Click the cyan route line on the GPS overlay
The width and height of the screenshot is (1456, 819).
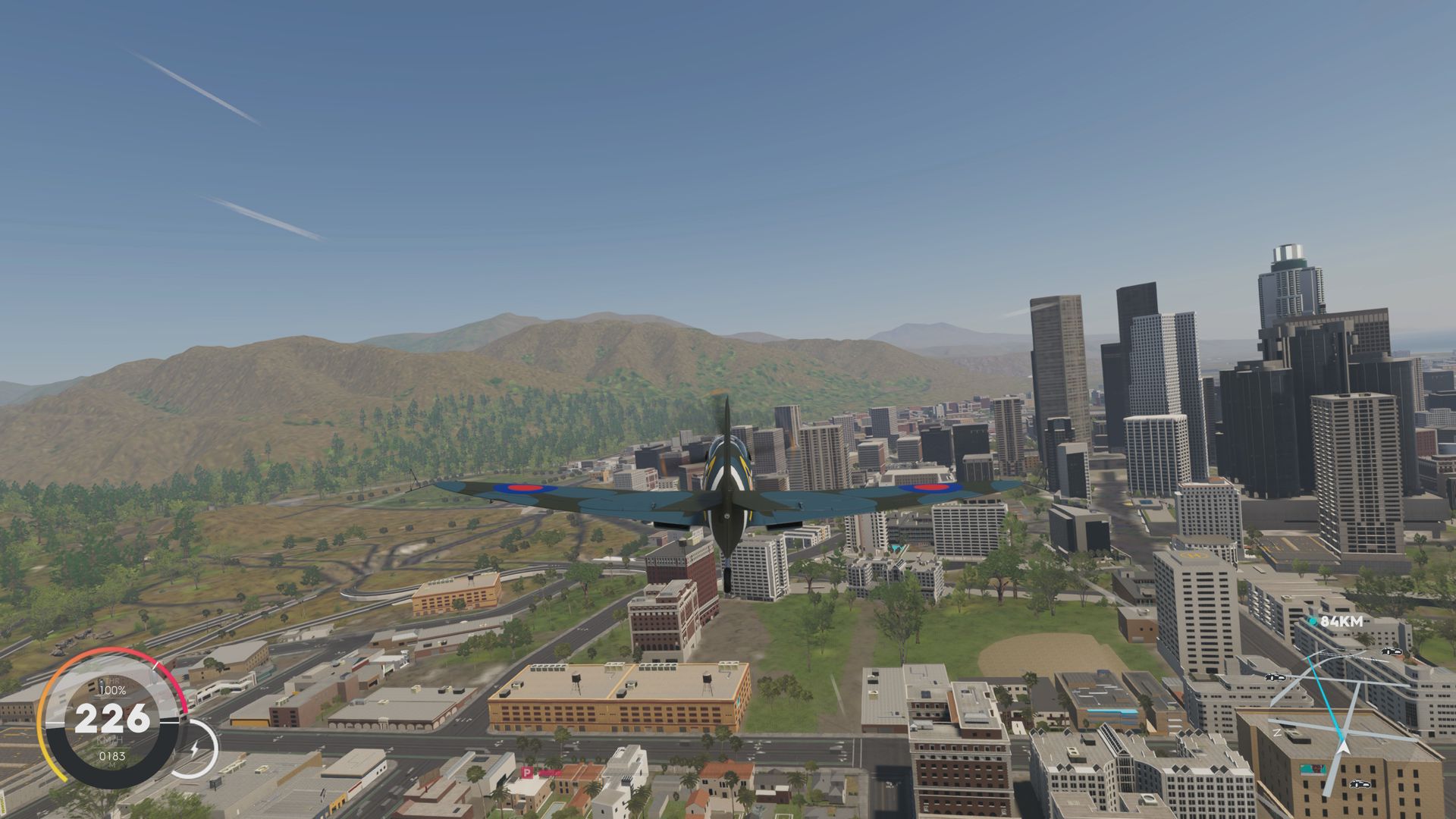click(x=1325, y=695)
